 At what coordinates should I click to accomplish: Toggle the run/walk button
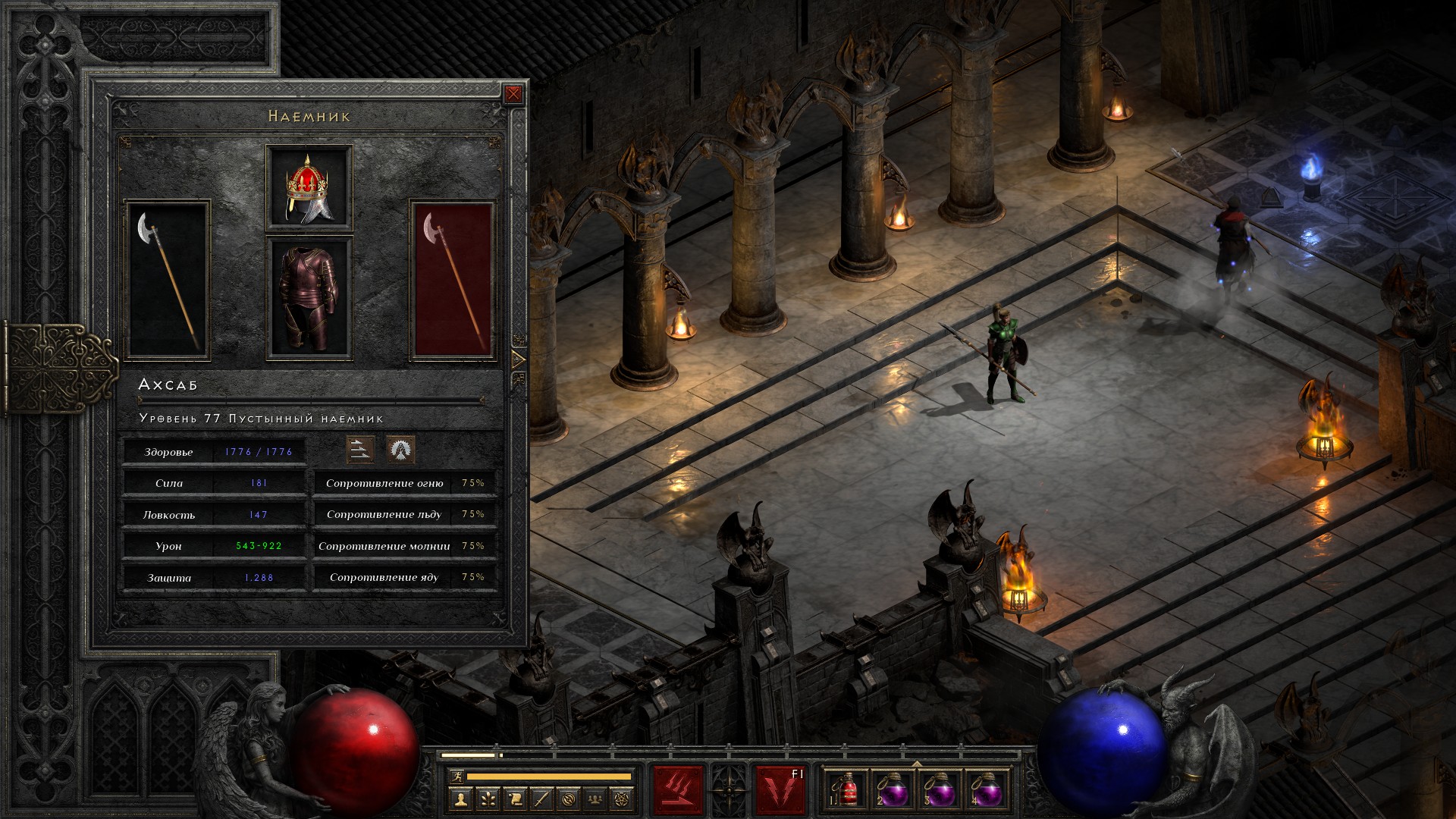click(x=455, y=777)
